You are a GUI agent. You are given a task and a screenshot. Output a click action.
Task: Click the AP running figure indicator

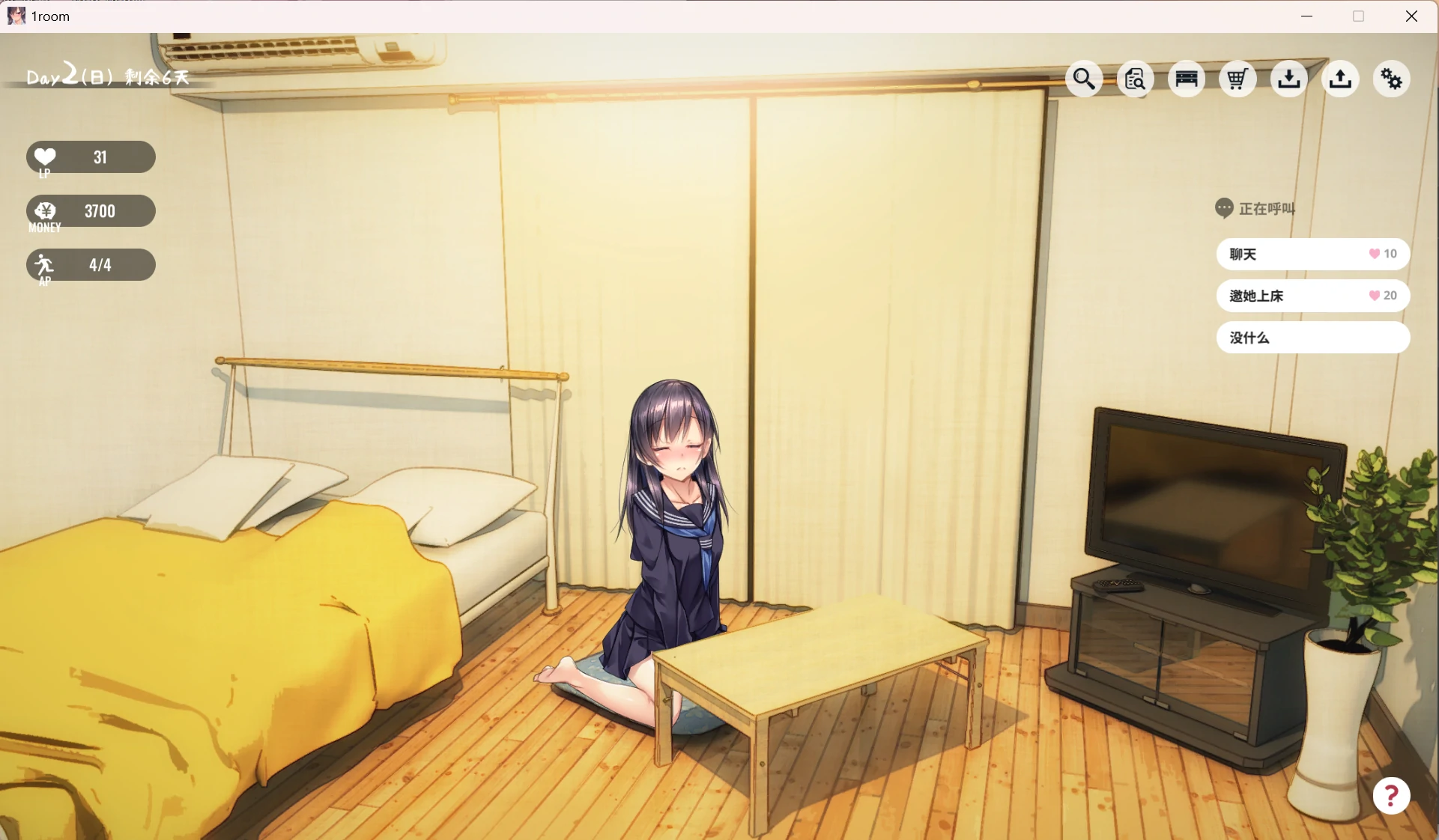point(90,265)
